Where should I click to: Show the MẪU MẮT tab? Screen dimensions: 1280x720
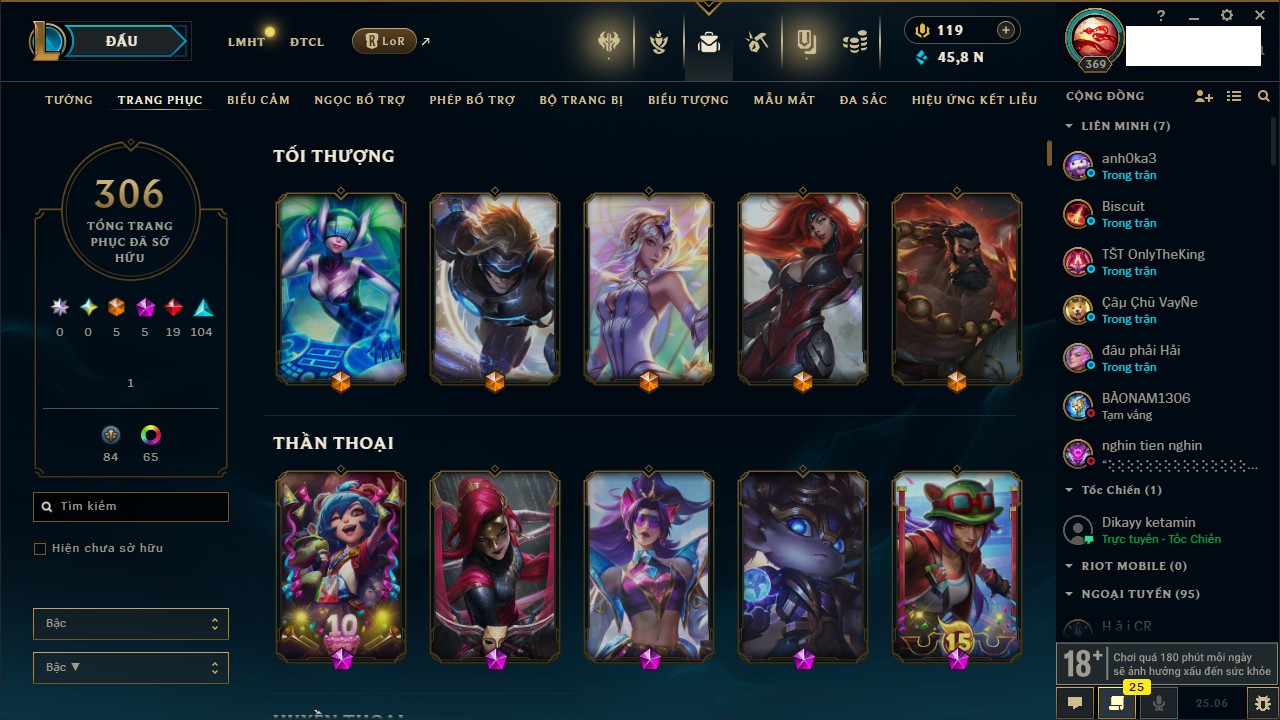[x=784, y=100]
